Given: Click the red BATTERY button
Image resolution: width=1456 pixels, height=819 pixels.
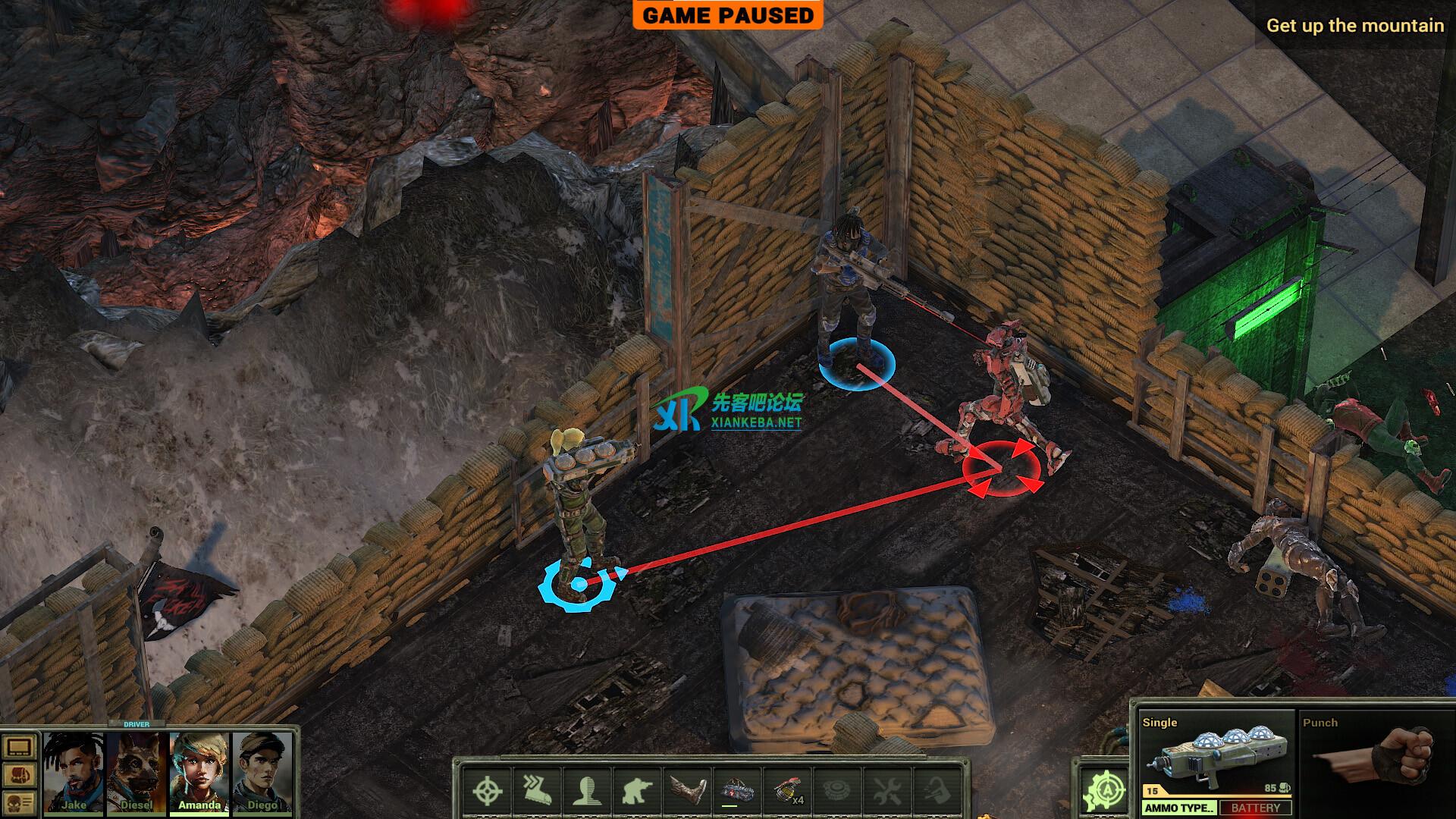Looking at the screenshot, I should point(1256,808).
